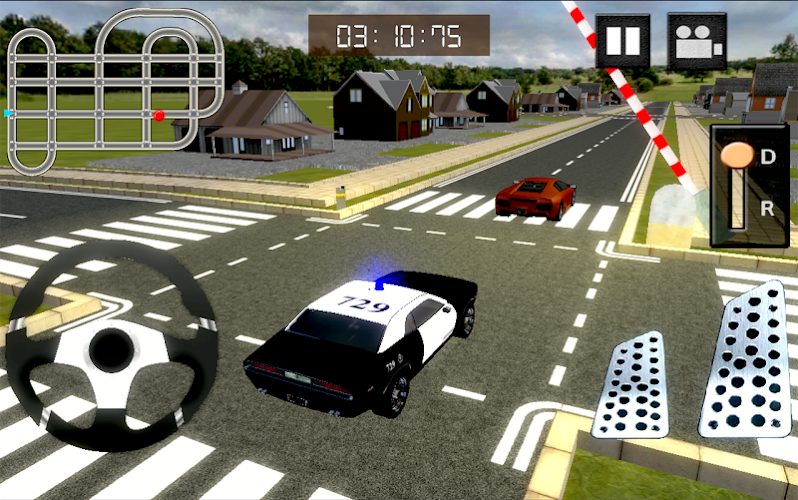Switch camera view using the camera icon

pos(696,41)
